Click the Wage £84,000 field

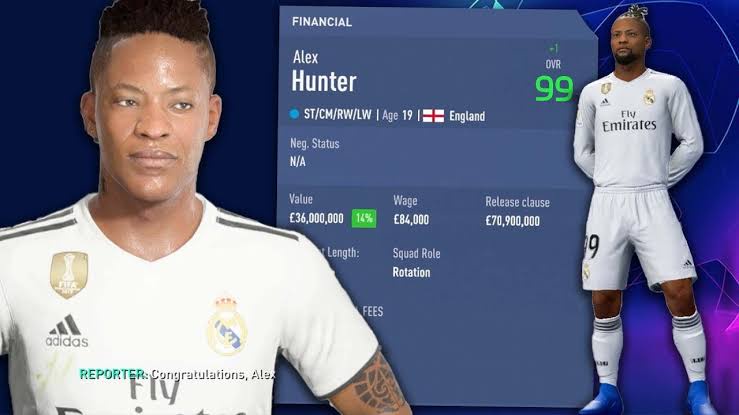click(411, 219)
